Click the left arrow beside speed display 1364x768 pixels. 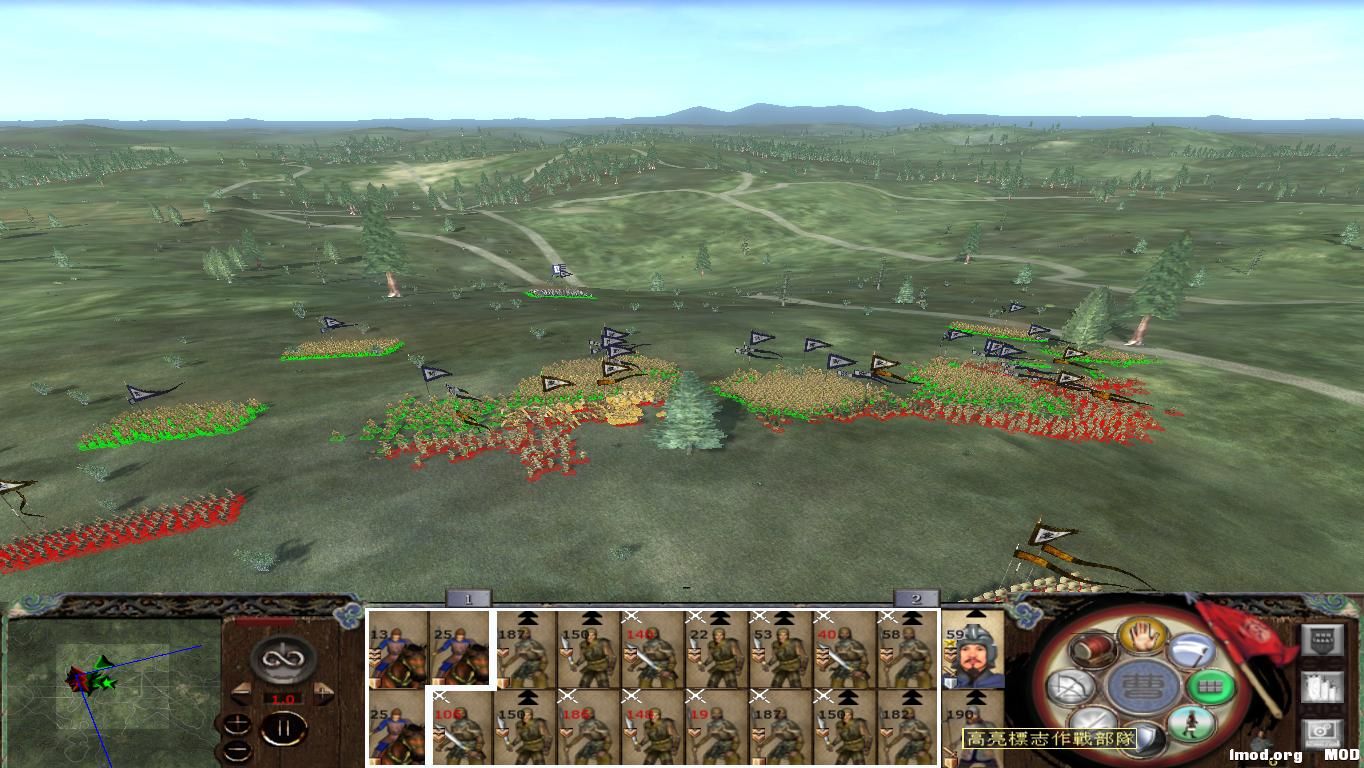(241, 693)
